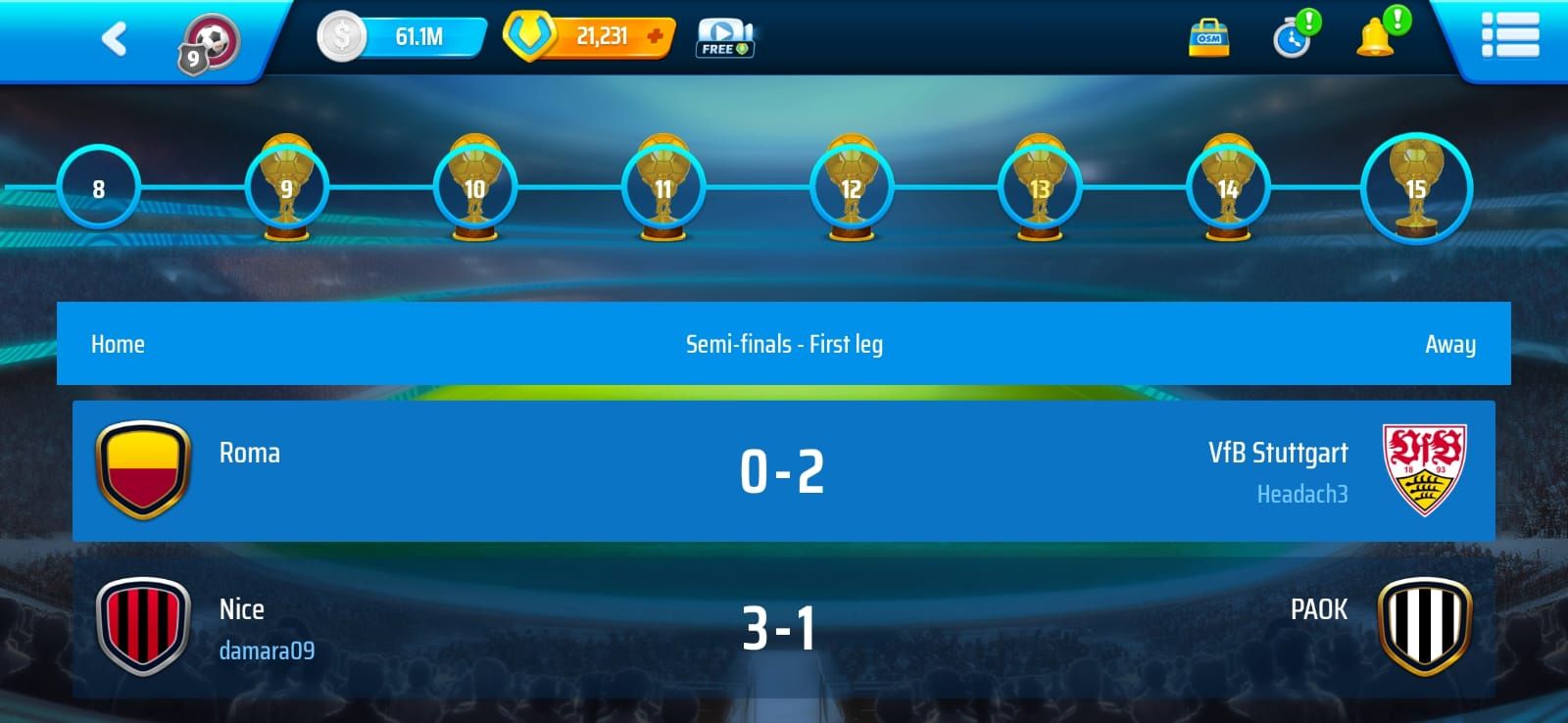1568x723 pixels.
Task: Click the back arrow to return
Action: click(113, 37)
